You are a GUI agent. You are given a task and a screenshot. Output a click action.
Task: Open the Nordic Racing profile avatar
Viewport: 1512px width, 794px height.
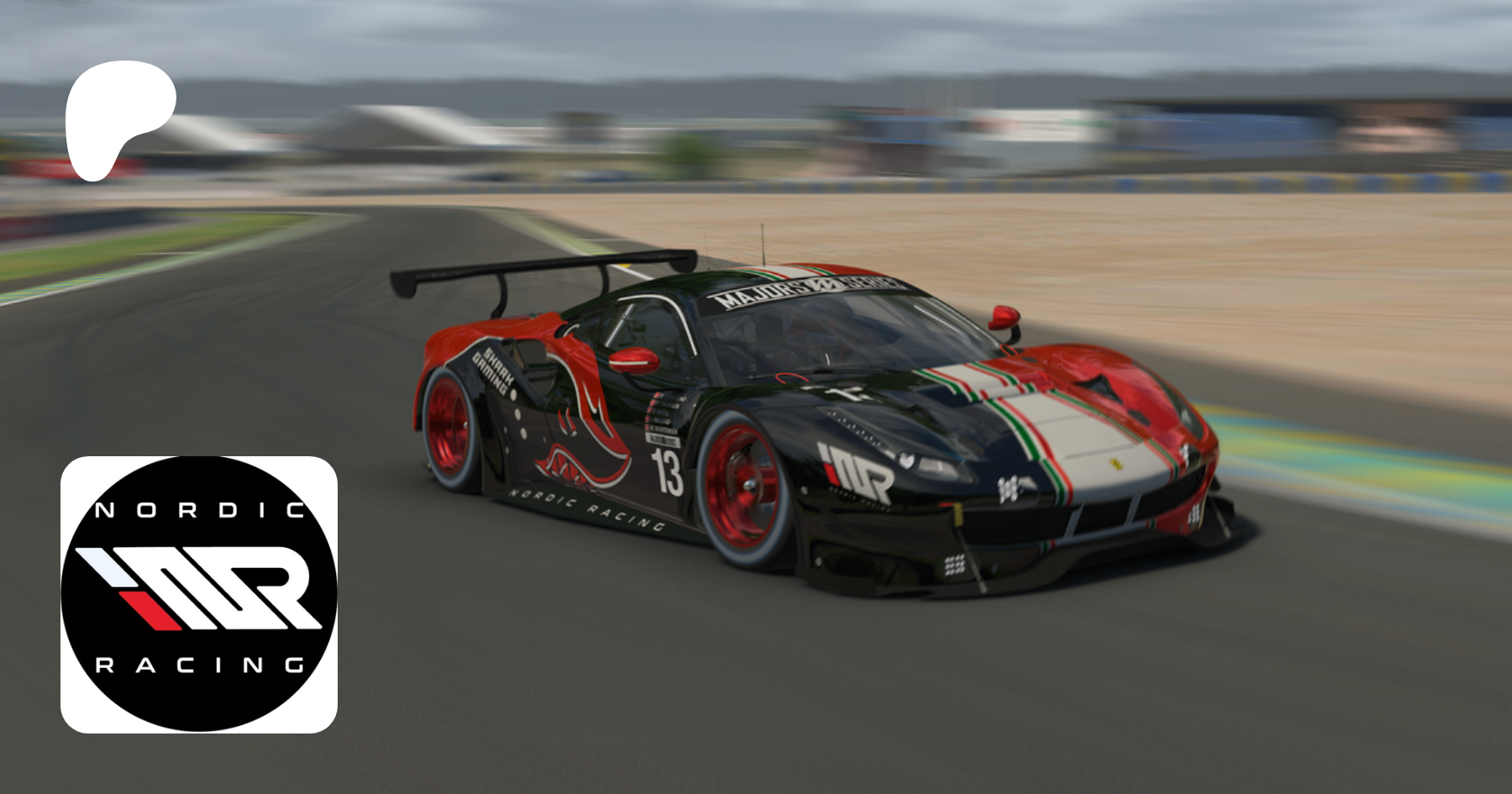click(199, 594)
